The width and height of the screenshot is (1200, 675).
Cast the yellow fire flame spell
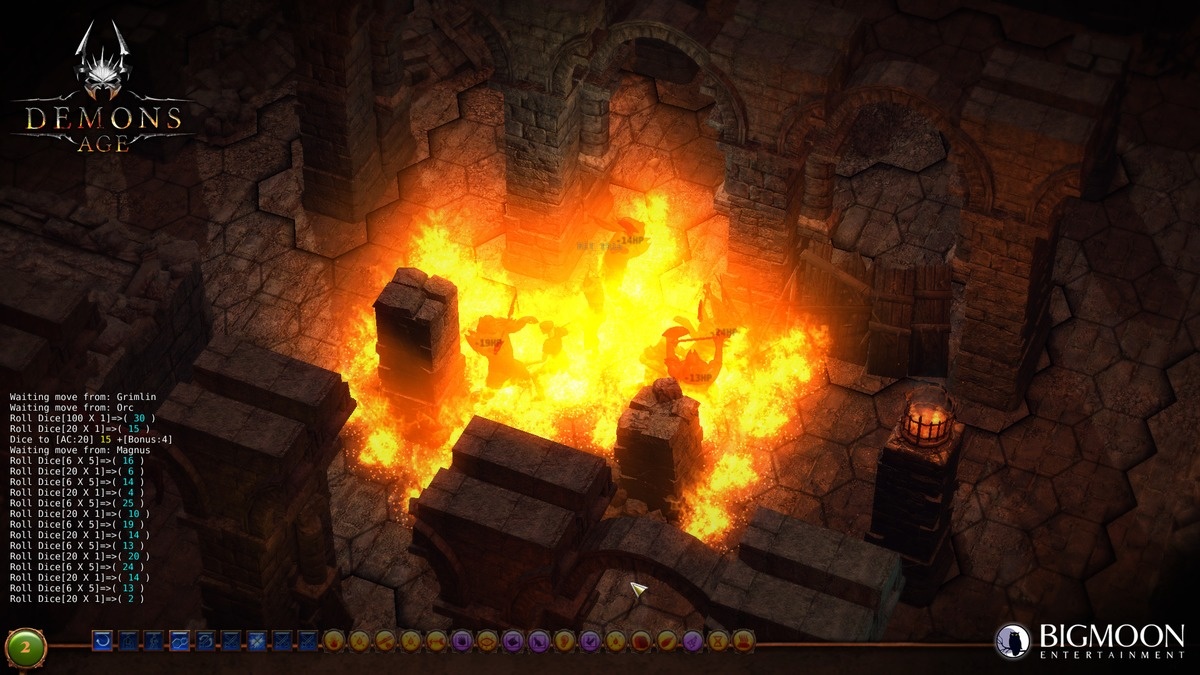tap(334, 641)
